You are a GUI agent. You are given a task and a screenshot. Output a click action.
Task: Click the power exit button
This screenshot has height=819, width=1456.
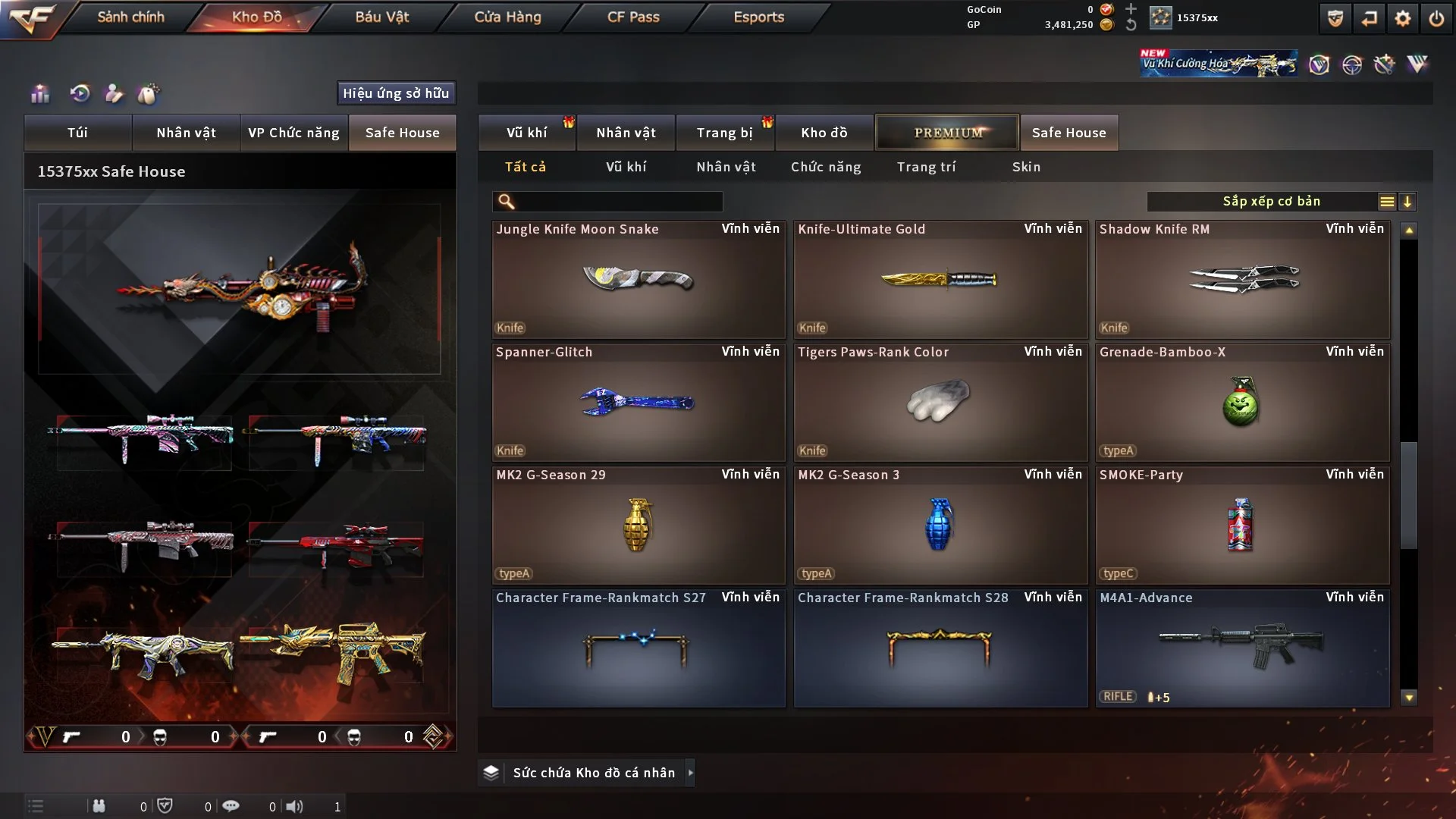click(1436, 18)
